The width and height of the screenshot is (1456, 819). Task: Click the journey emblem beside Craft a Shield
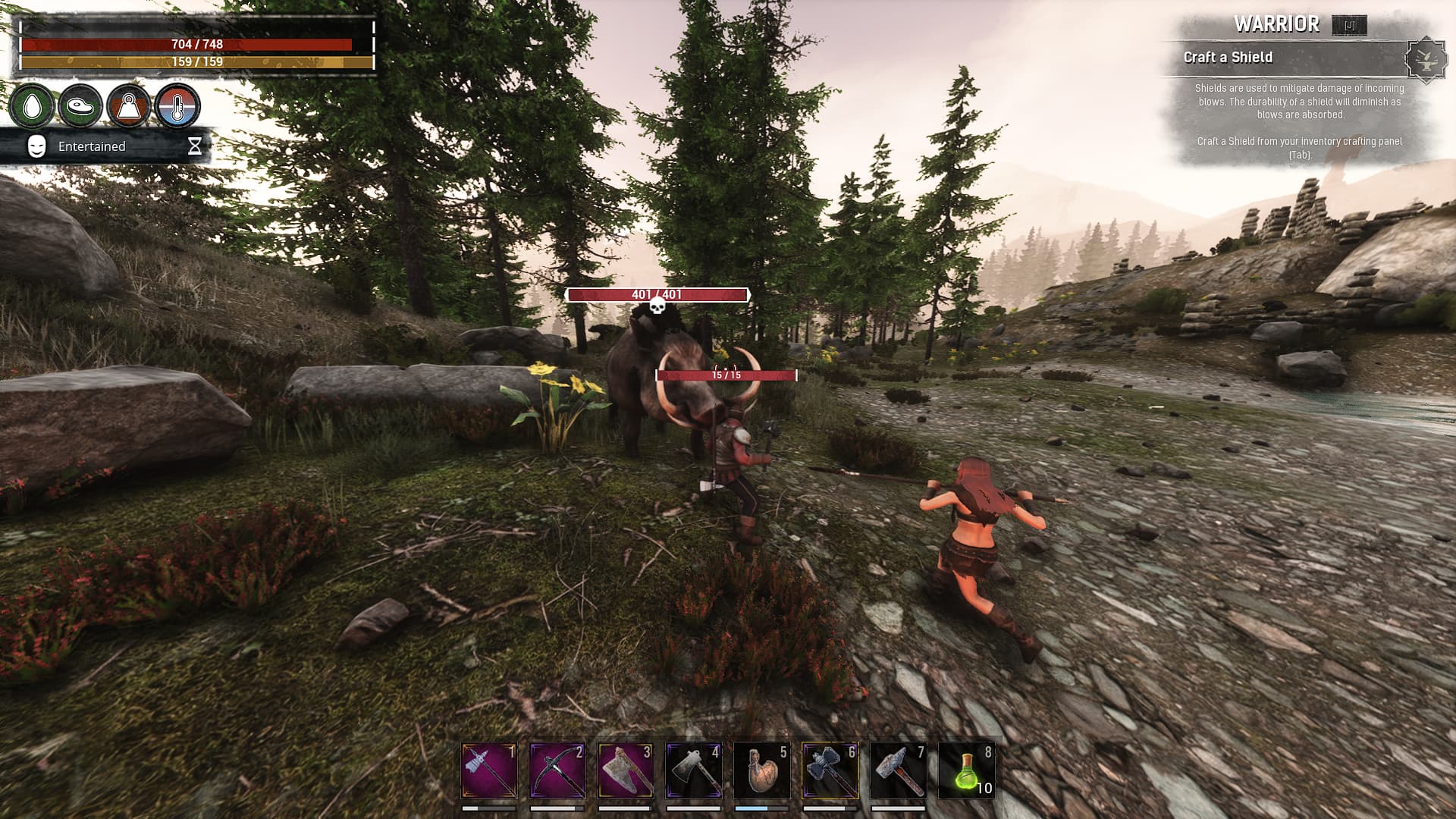[x=1426, y=59]
